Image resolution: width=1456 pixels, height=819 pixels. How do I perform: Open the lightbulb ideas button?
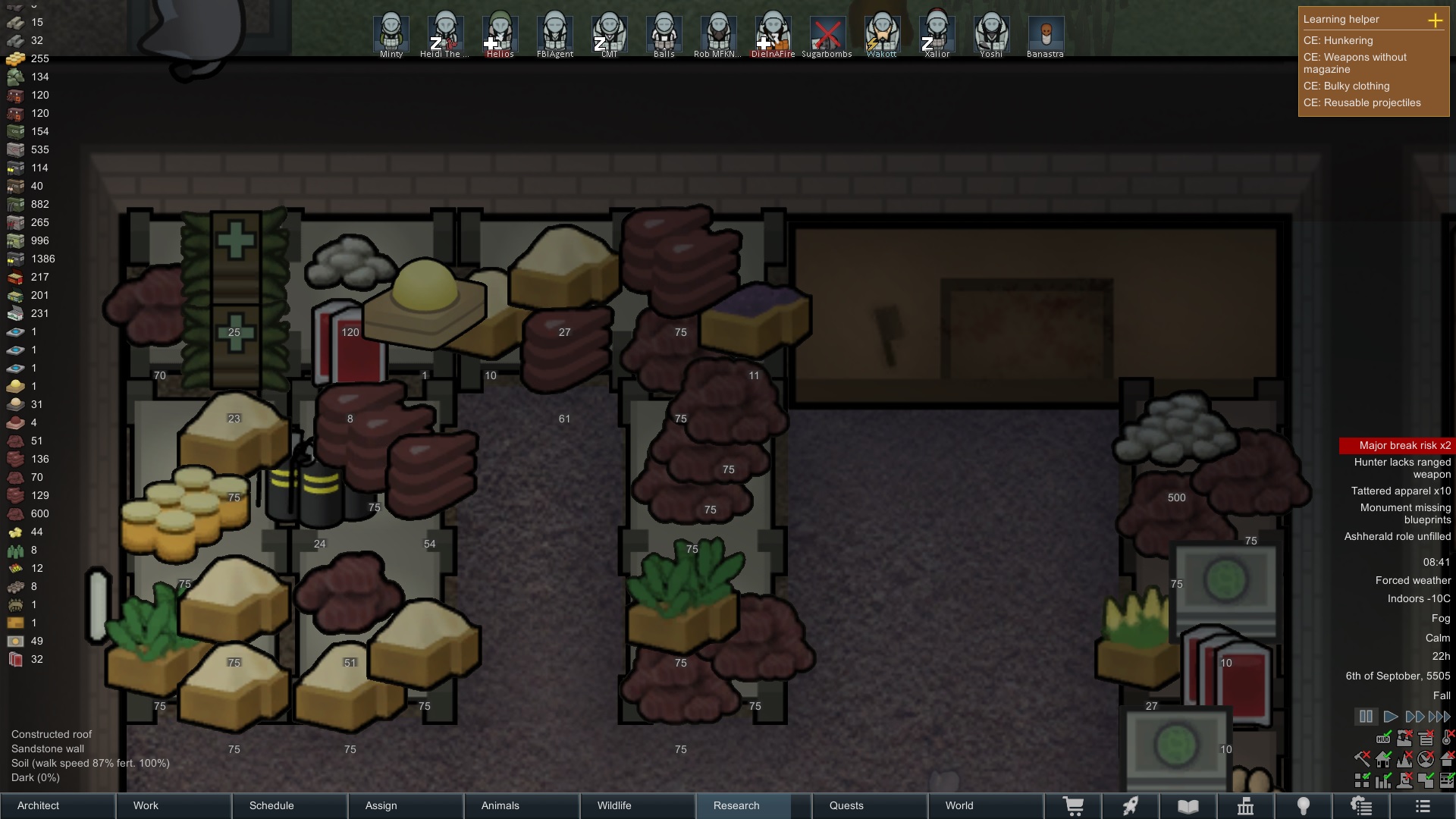[x=1304, y=806]
